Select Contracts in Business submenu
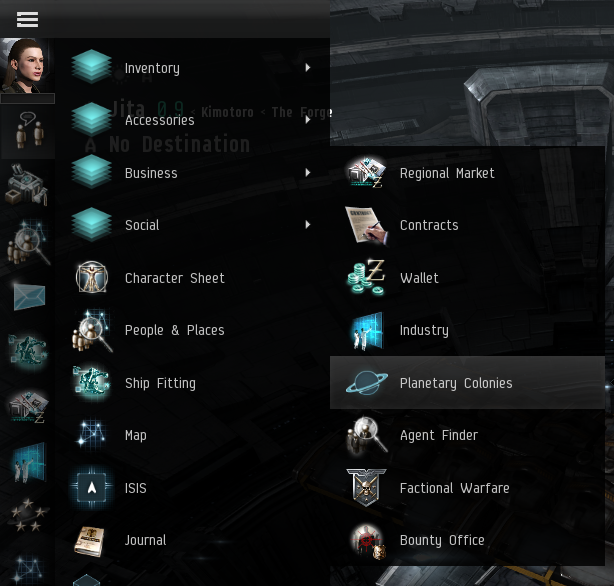The height and width of the screenshot is (586, 614). (x=428, y=225)
